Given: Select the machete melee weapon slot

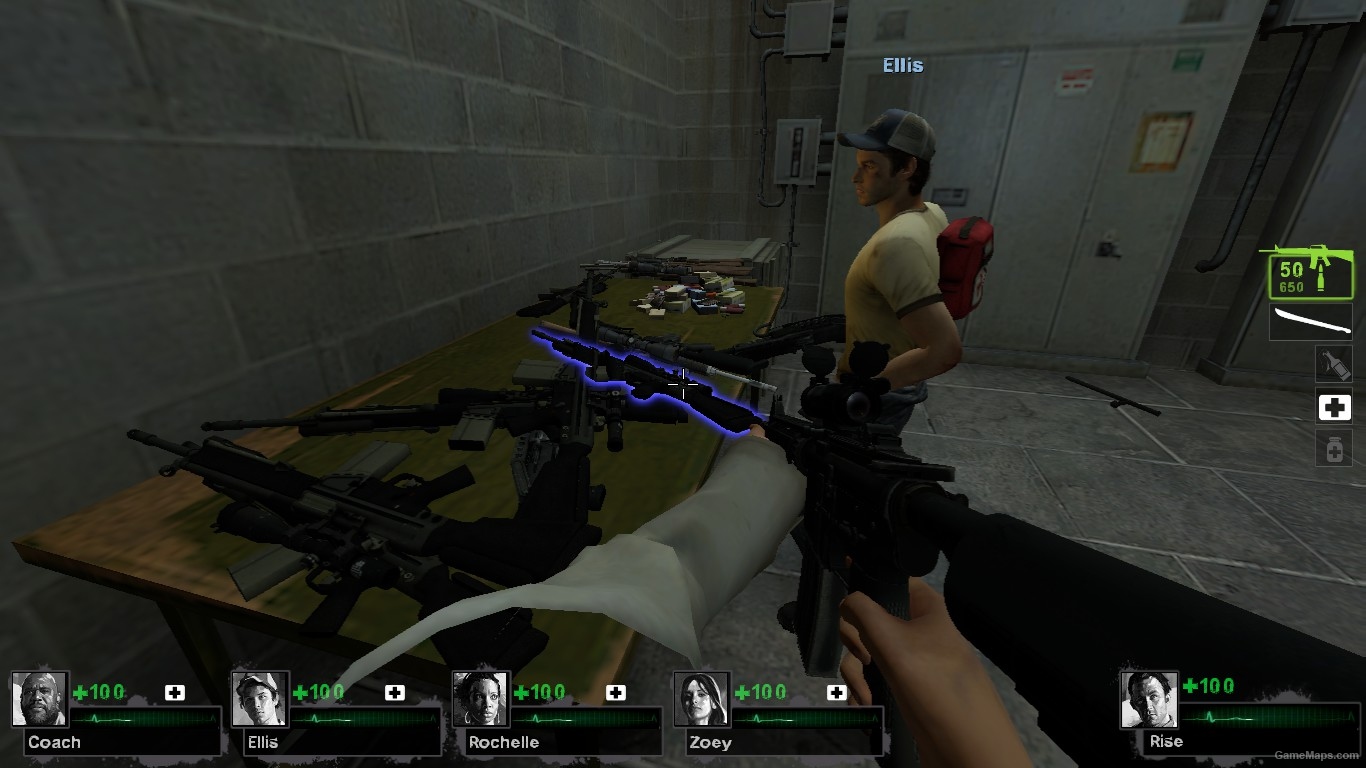Looking at the screenshot, I should click(x=1310, y=322).
